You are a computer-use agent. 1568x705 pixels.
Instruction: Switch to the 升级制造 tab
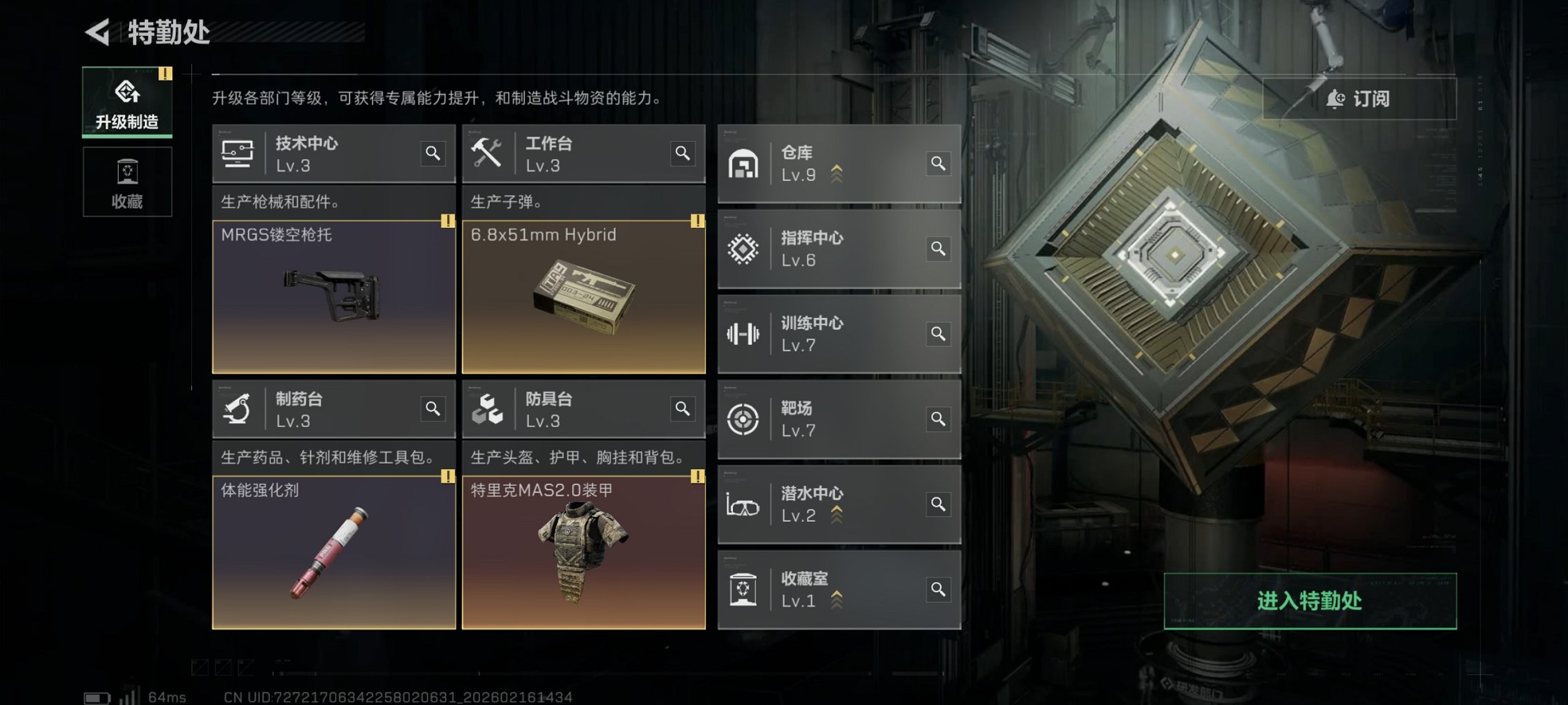pyautogui.click(x=127, y=102)
